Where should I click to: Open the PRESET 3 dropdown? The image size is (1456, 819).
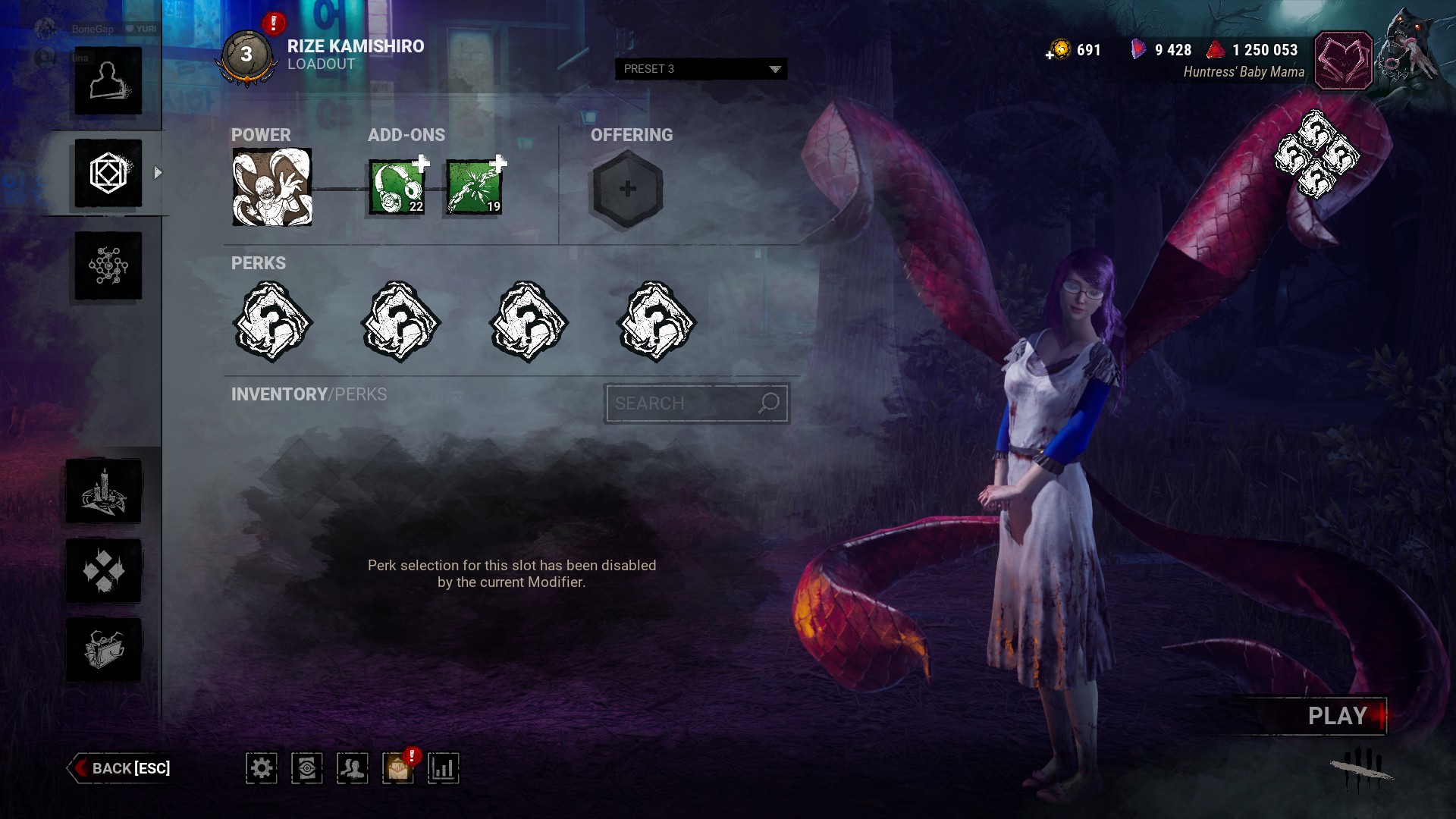tap(701, 69)
